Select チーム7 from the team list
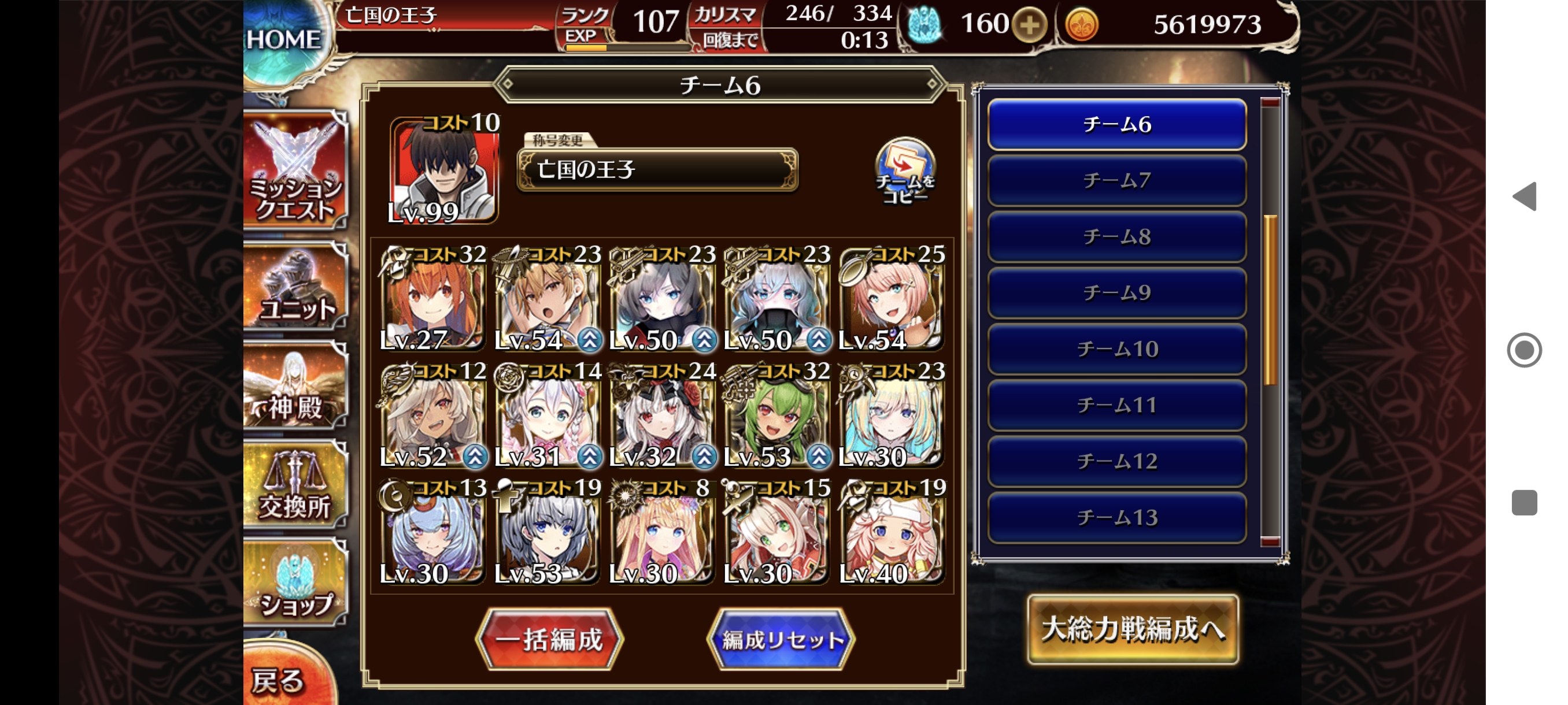 (x=1116, y=181)
